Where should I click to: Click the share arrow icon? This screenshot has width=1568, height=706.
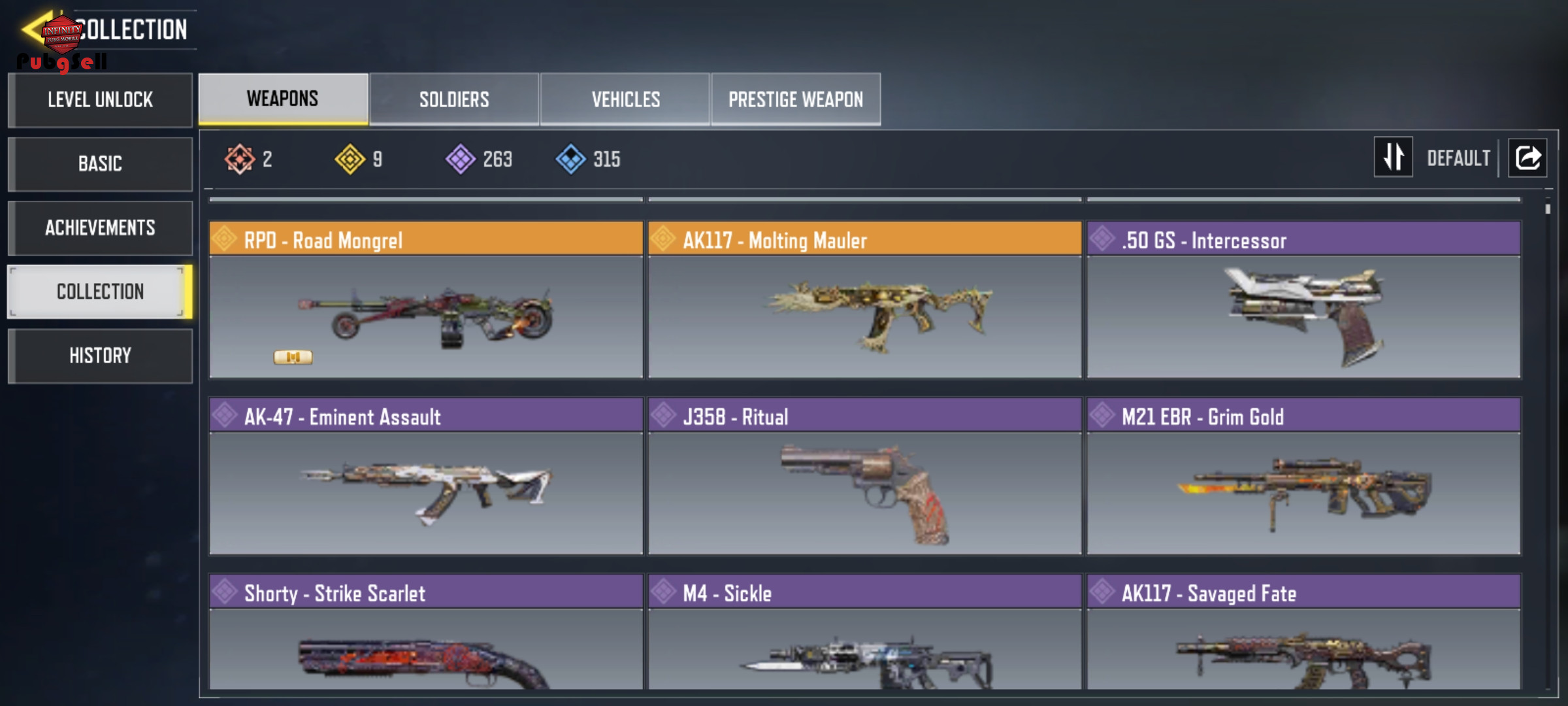point(1527,158)
